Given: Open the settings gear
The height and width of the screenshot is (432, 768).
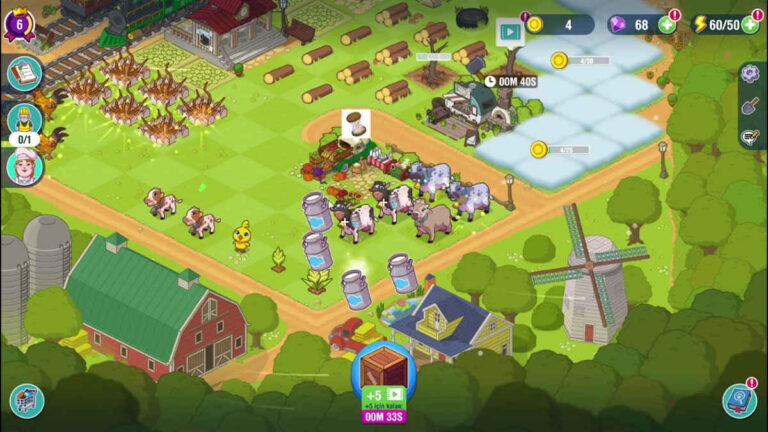Looking at the screenshot, I should (x=750, y=73).
